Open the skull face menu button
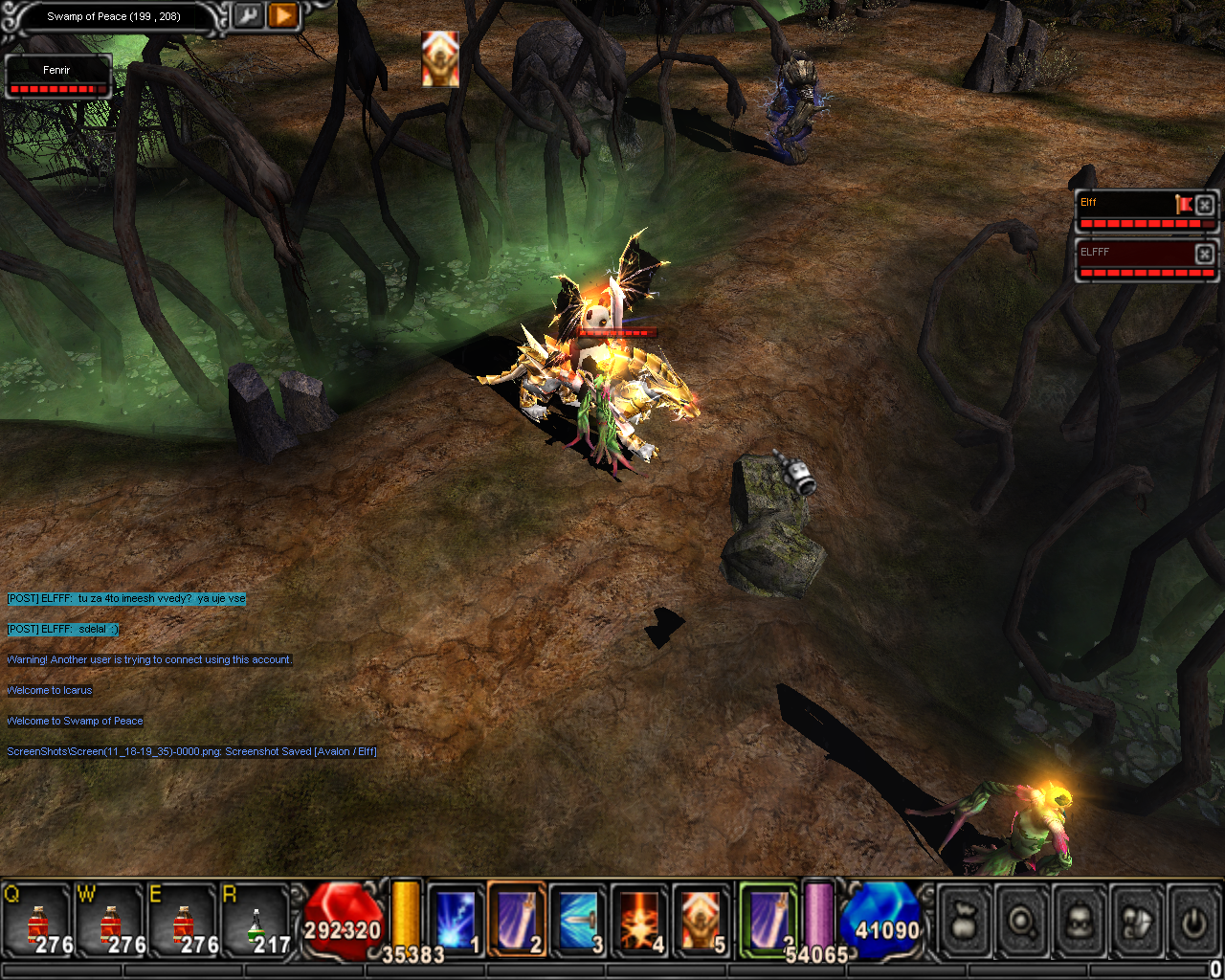Screen dimensions: 1225x980 click(x=1079, y=923)
